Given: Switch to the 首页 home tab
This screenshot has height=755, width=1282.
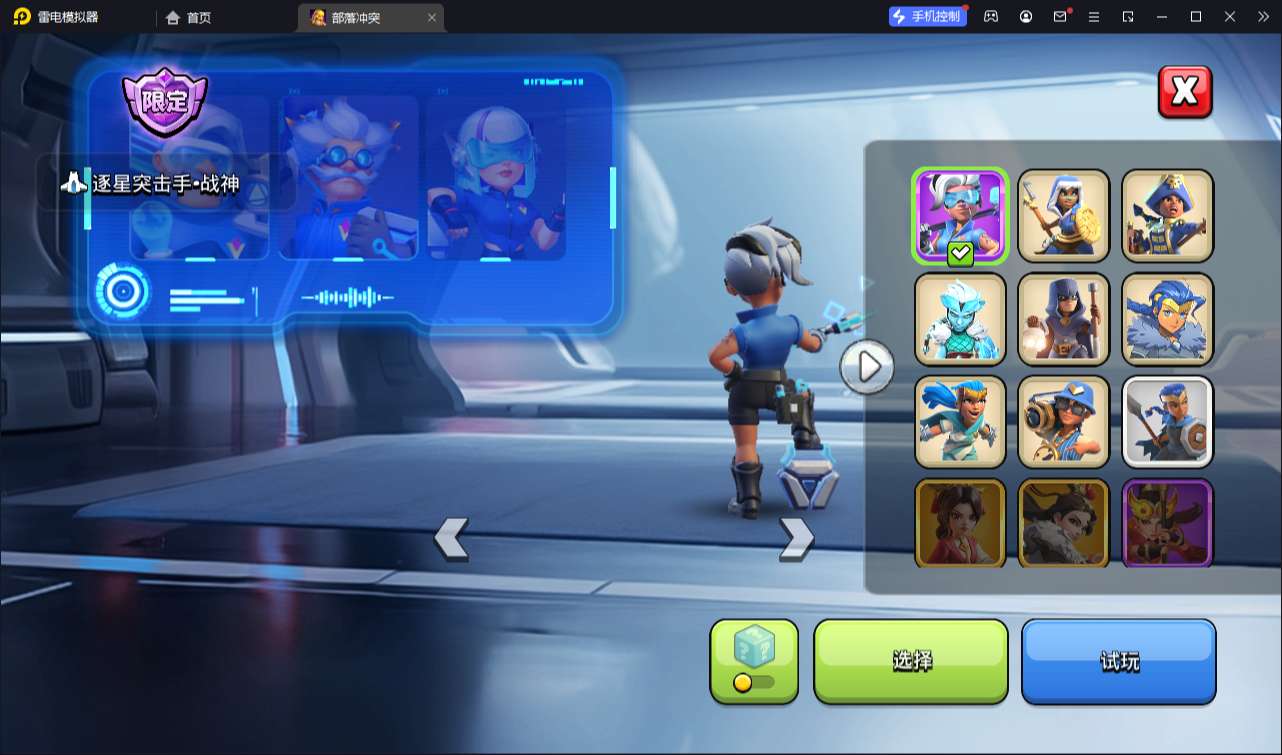Looking at the screenshot, I should pos(189,17).
